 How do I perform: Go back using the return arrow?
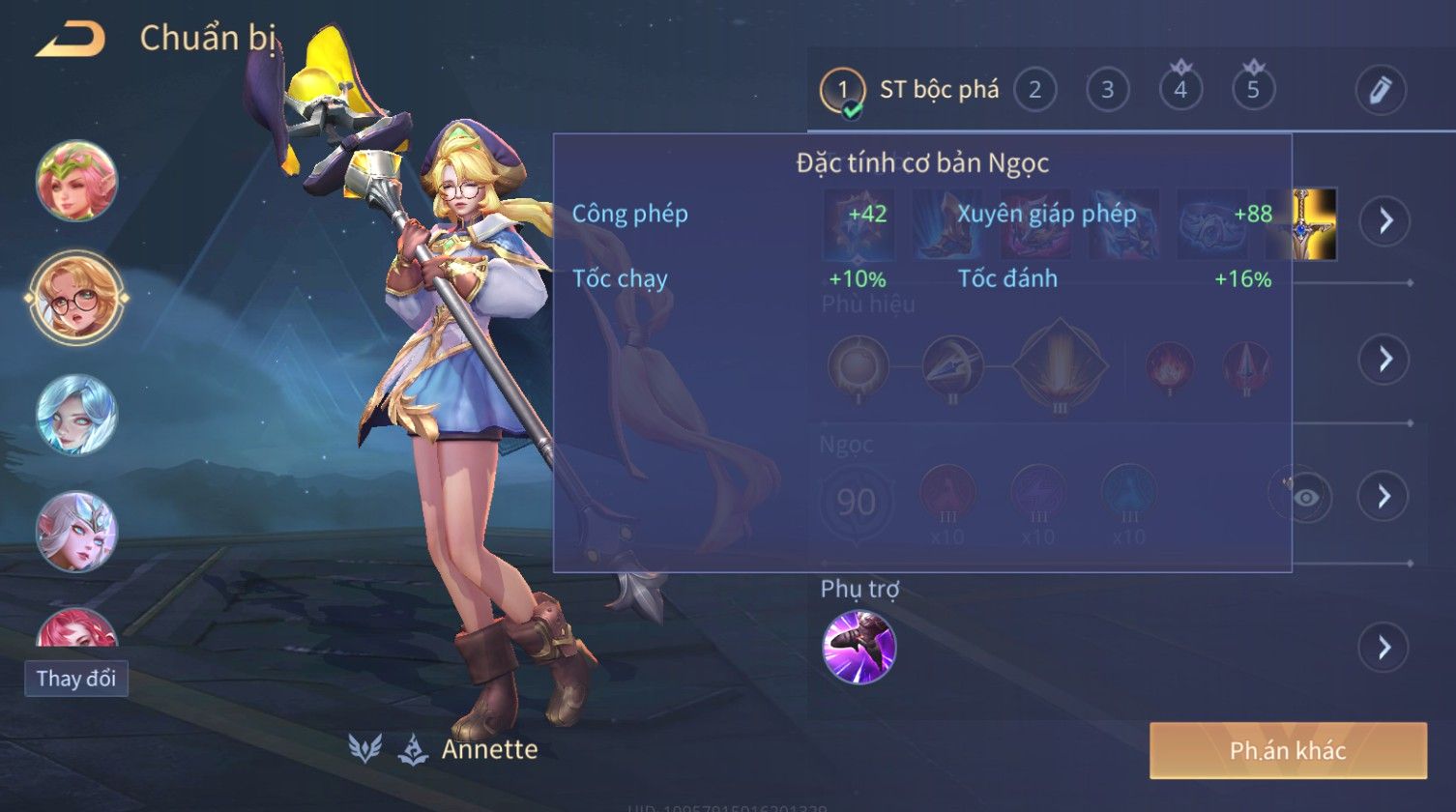[71, 41]
